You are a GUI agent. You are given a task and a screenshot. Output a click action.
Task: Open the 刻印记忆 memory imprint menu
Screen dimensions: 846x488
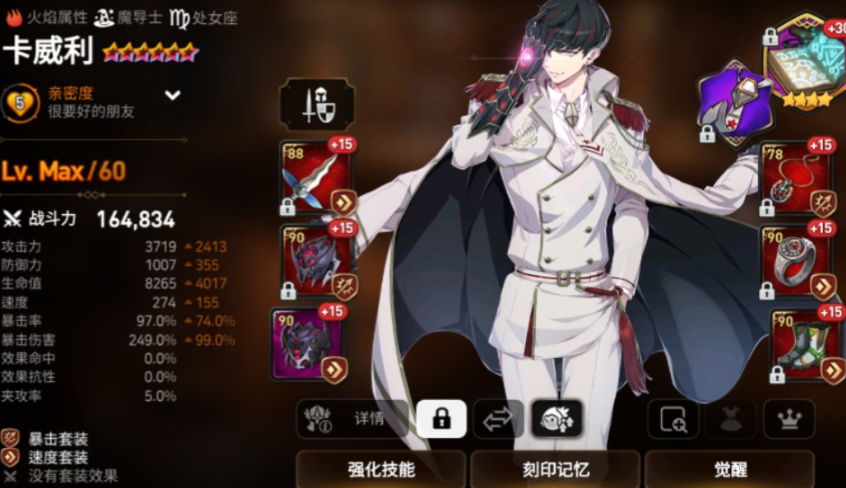click(555, 469)
